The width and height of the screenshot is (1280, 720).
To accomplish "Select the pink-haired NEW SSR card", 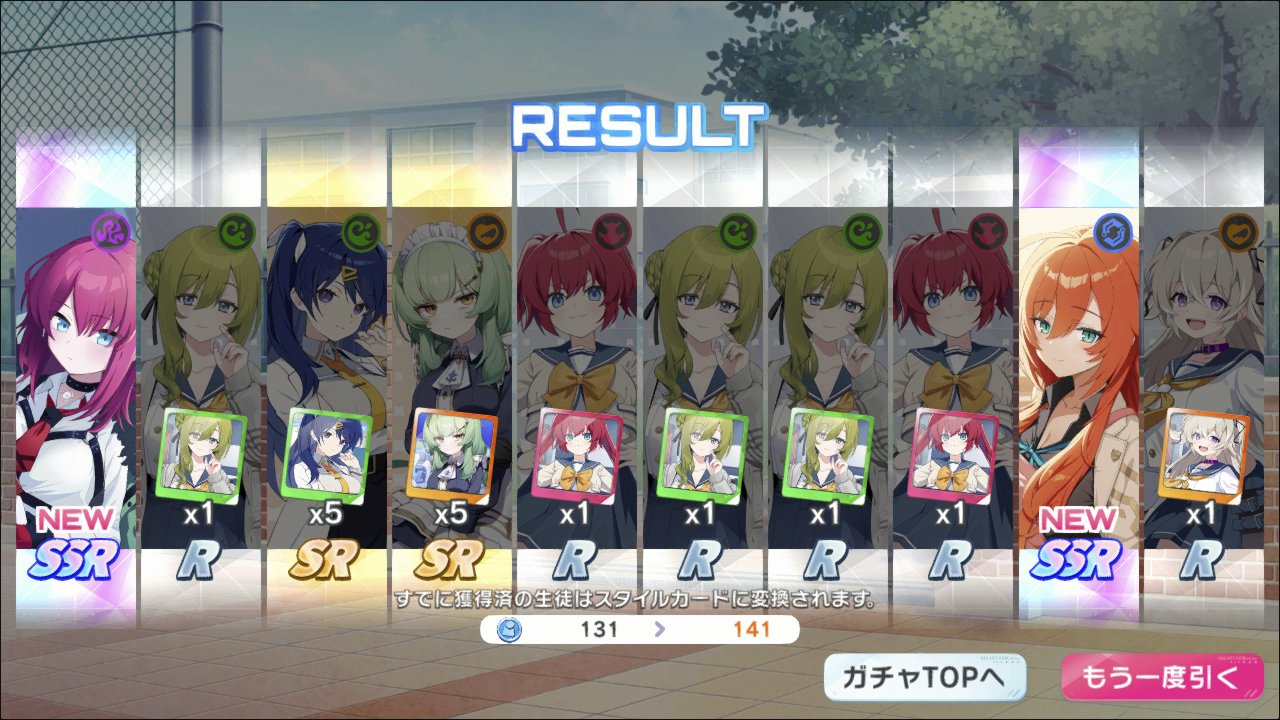I will (x=75, y=380).
